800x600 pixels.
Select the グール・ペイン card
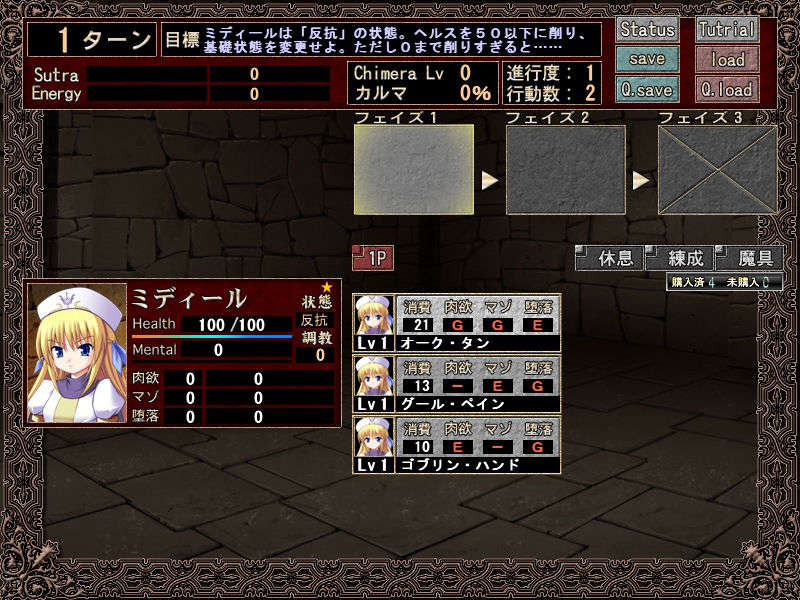click(x=457, y=384)
